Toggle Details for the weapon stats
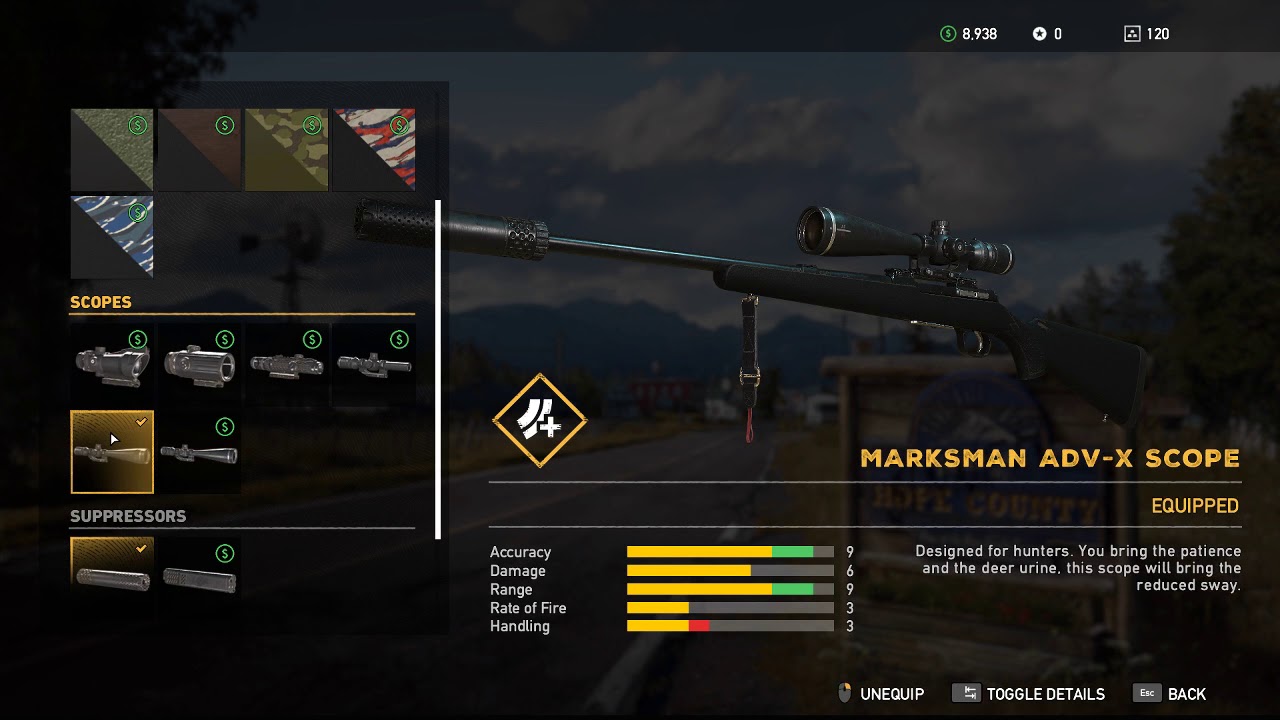 click(1029, 694)
